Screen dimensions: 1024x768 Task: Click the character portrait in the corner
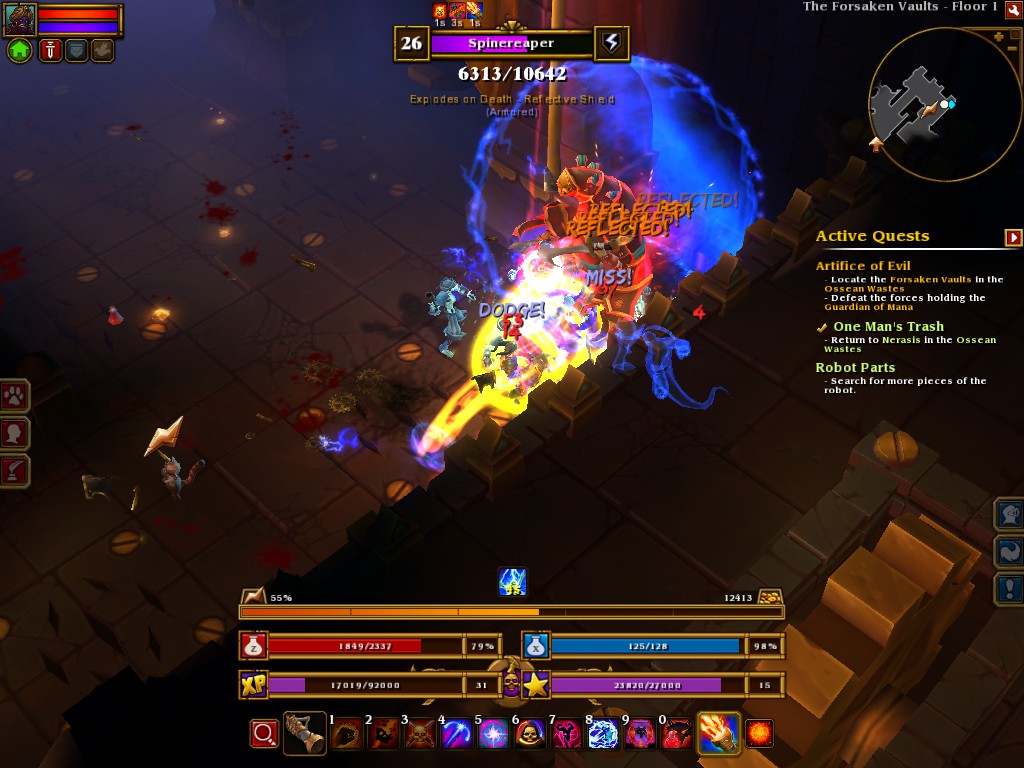[20, 19]
